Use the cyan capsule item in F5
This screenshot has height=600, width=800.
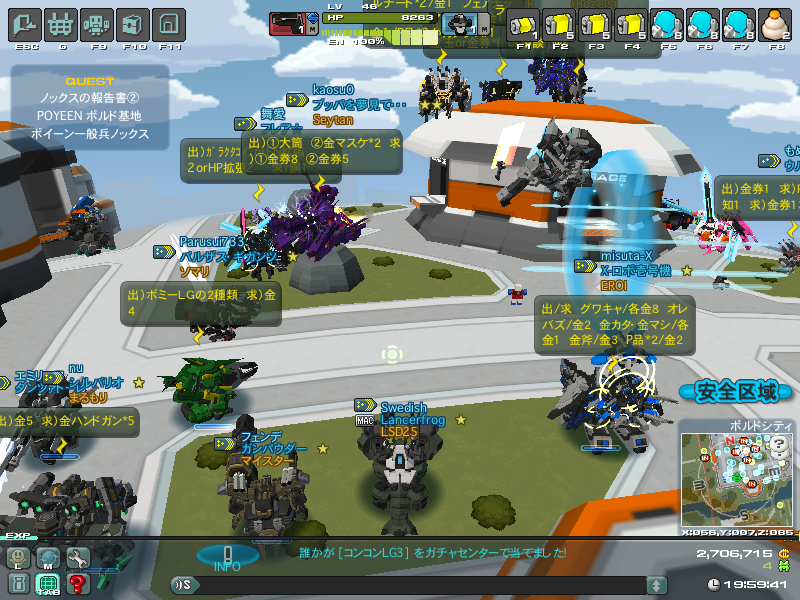(x=668, y=24)
